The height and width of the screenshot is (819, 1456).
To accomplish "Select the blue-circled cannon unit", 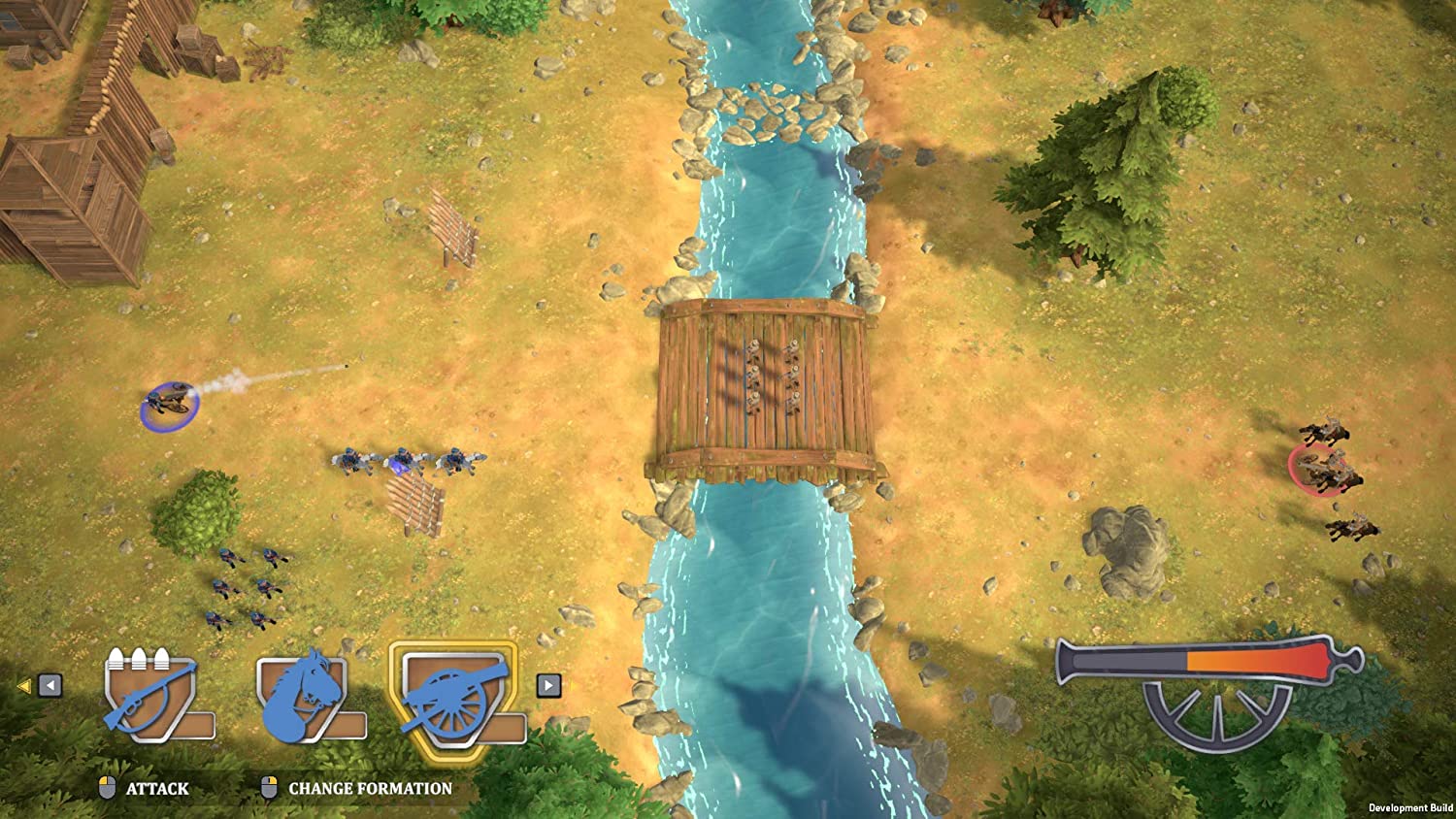I will tap(170, 404).
